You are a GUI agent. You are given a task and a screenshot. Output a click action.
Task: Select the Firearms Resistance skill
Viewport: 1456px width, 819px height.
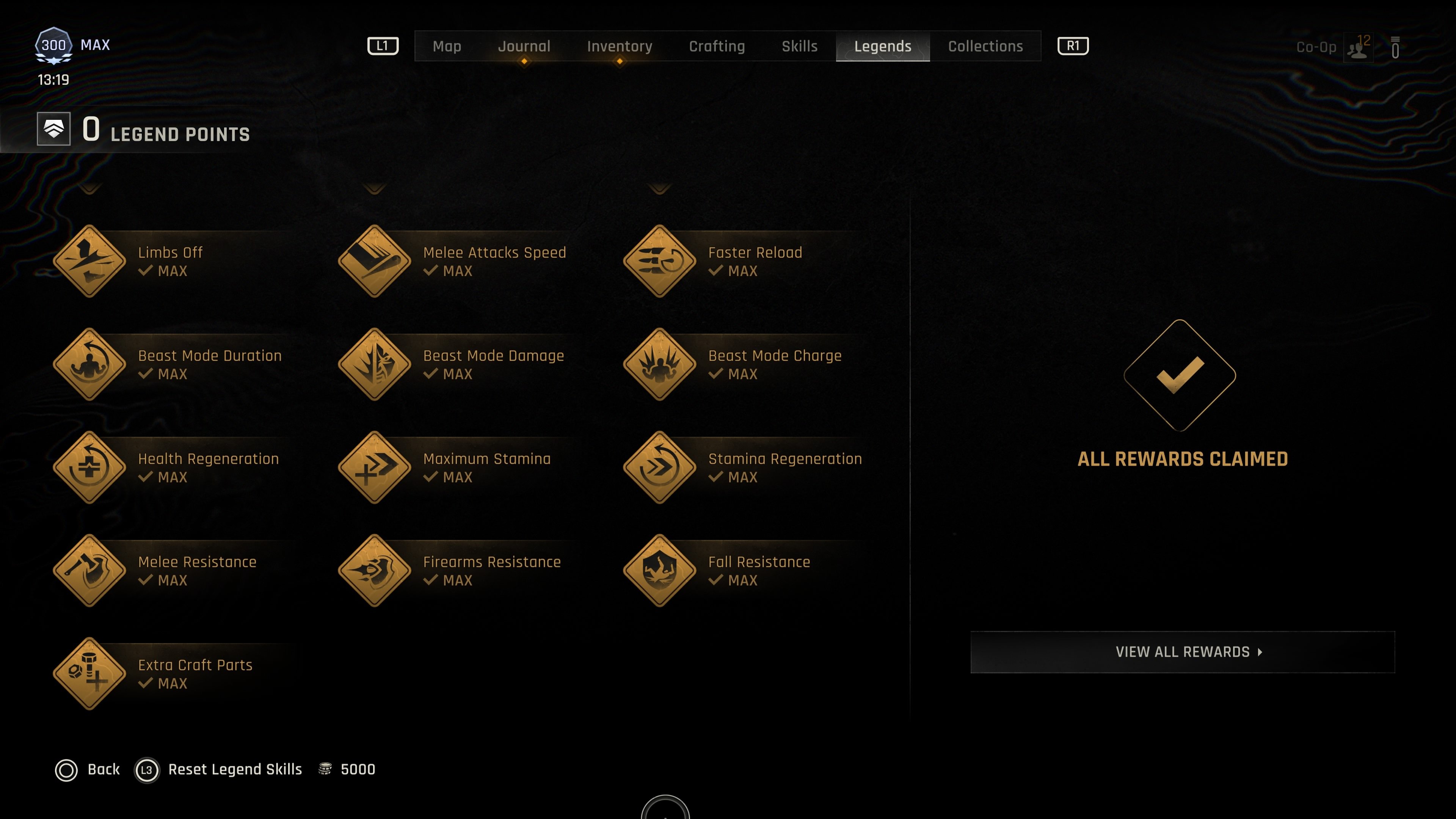point(375,571)
